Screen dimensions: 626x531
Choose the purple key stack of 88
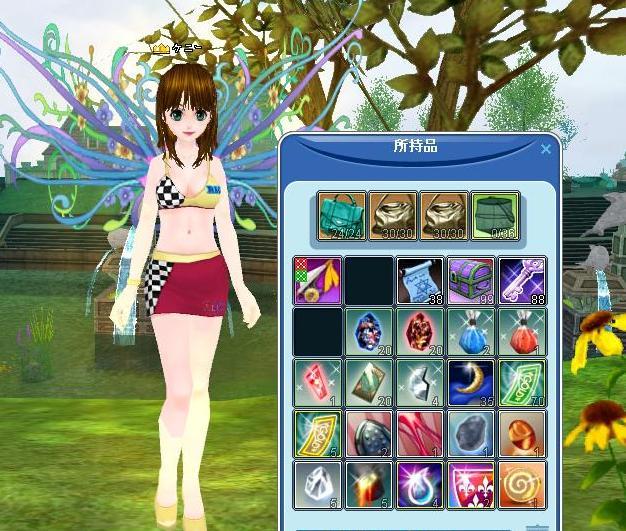point(522,280)
